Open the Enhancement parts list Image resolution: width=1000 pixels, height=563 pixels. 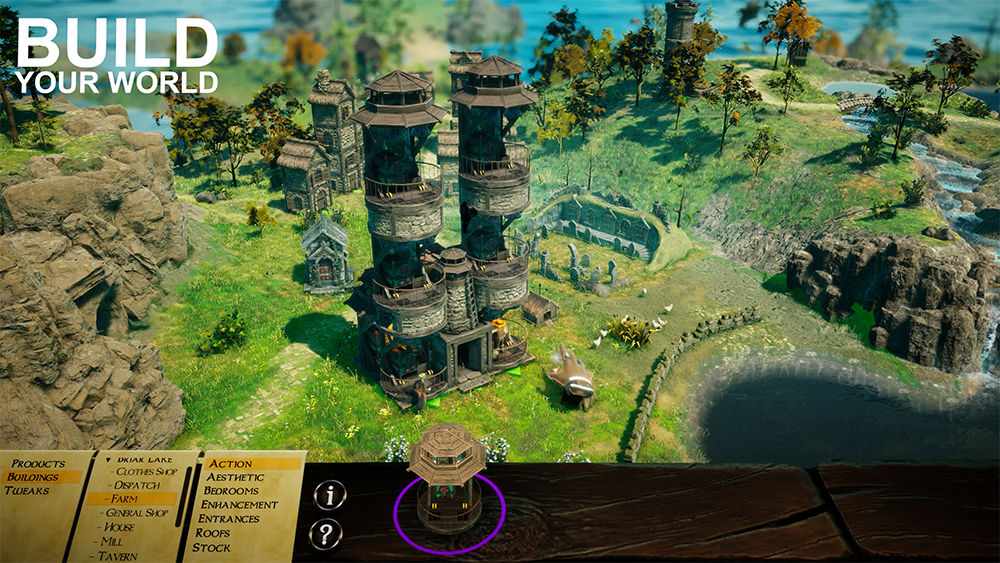241,505
